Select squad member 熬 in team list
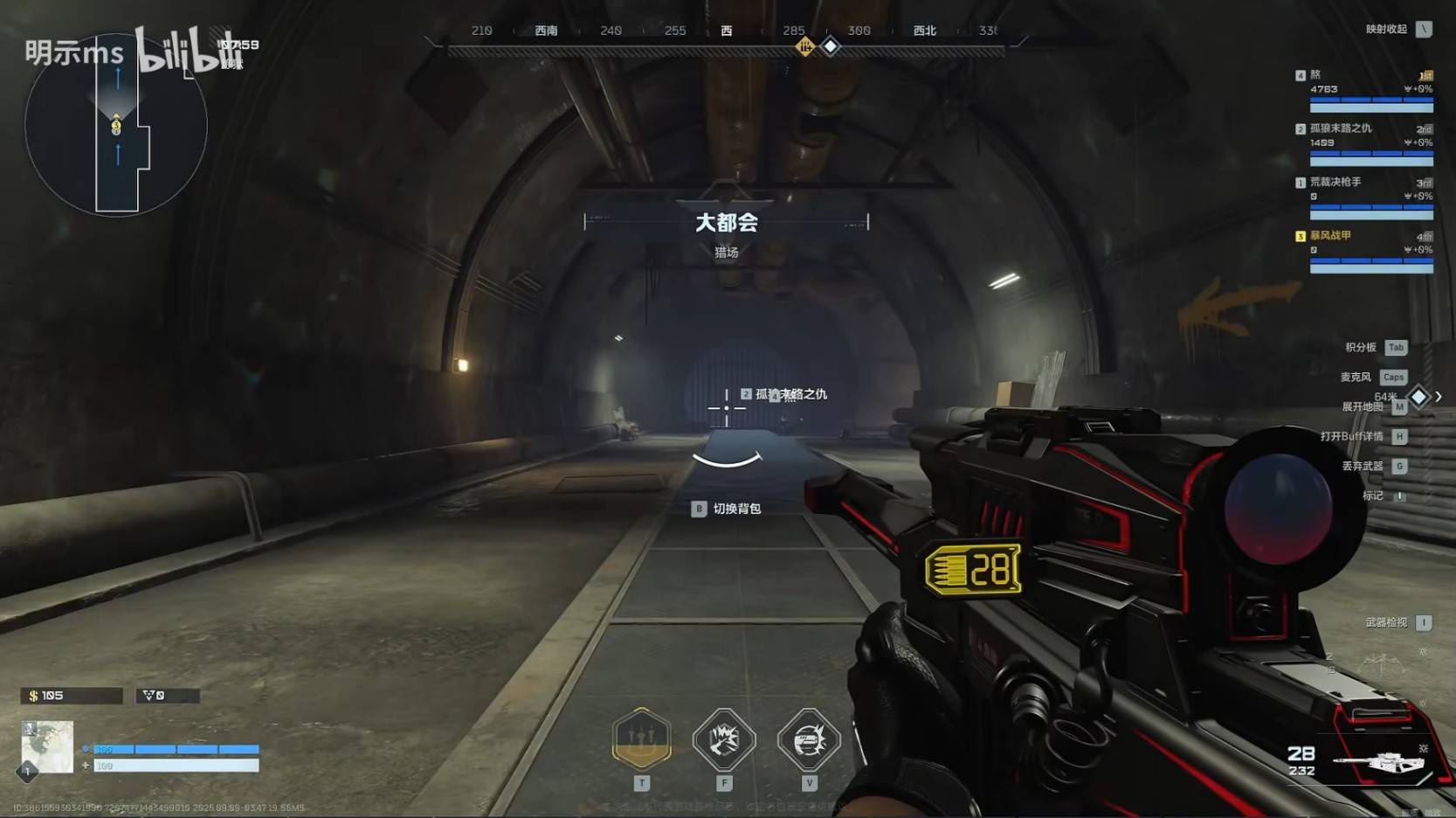 pos(1315,75)
